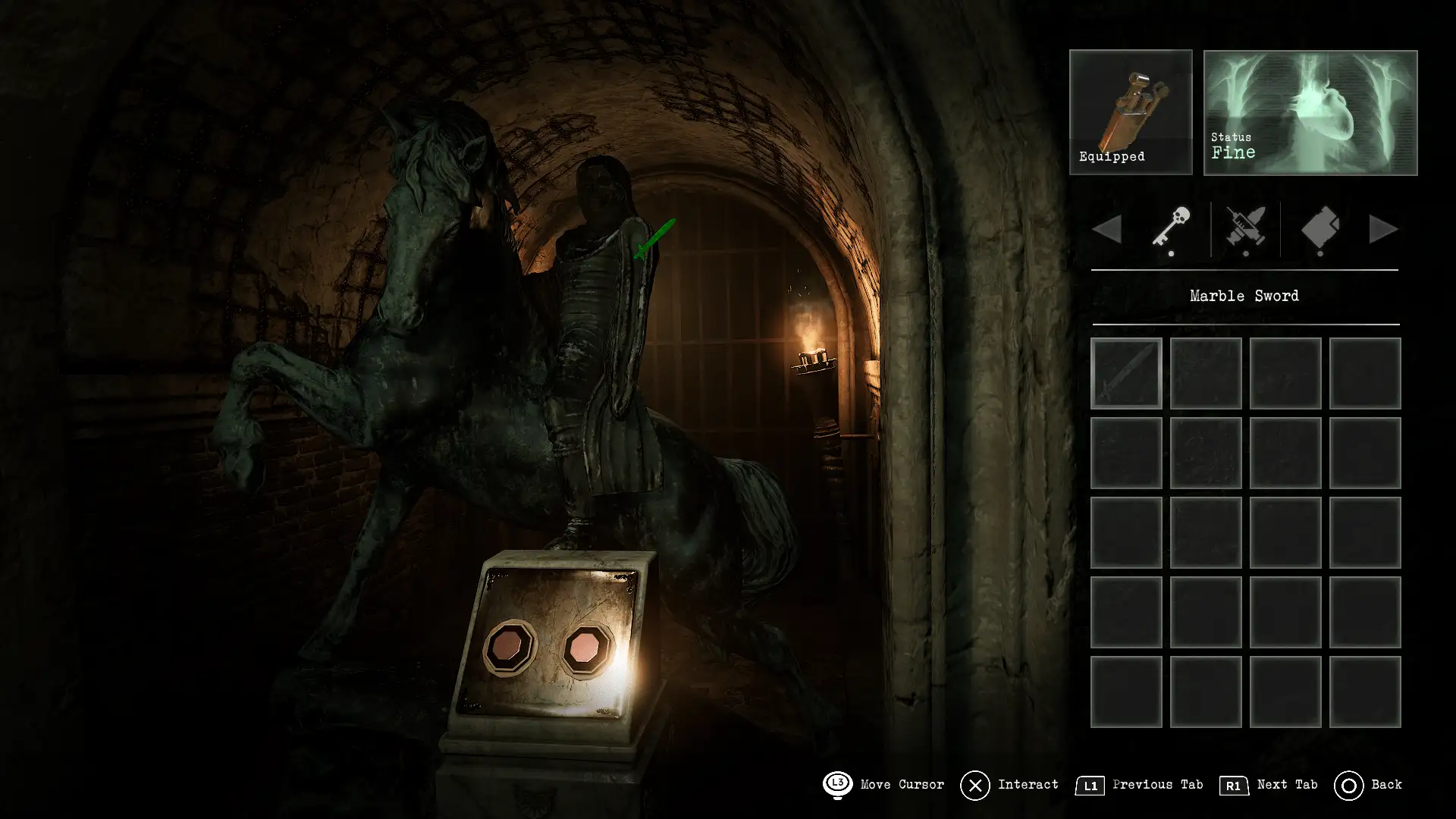Select the Marble Sword inventory slot
Screen dimensions: 1456x819
click(x=1126, y=373)
